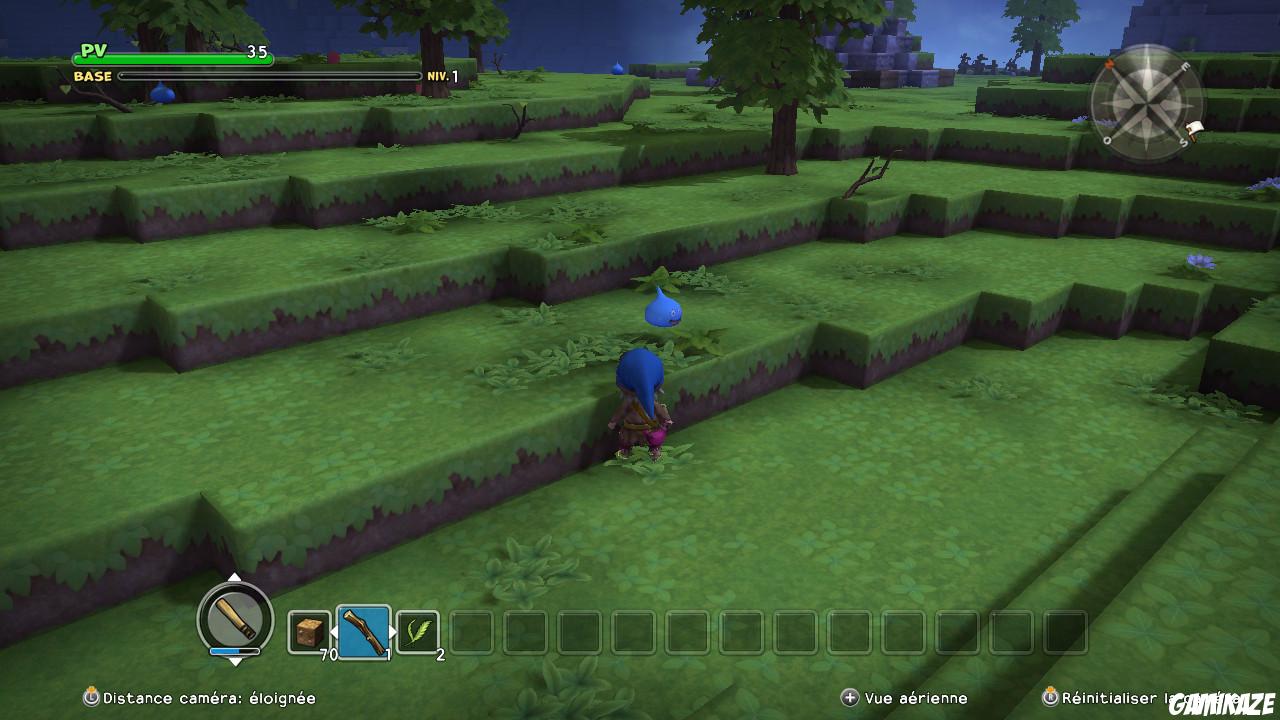Select the medicinal leaf item
Viewport: 1280px width, 720px height.
pyautogui.click(x=420, y=630)
